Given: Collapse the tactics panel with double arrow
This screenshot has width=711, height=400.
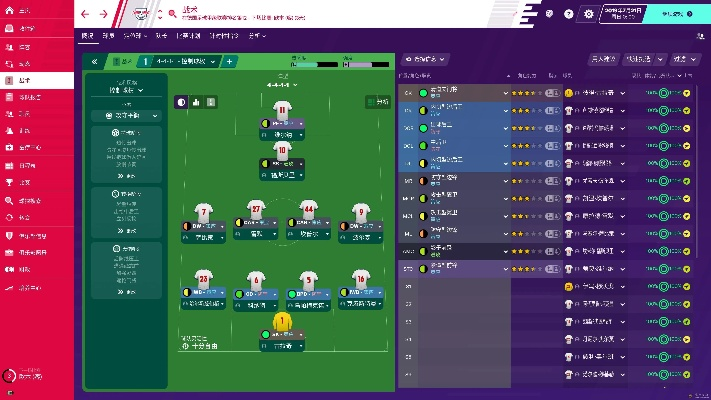Looking at the screenshot, I should click(94, 61).
